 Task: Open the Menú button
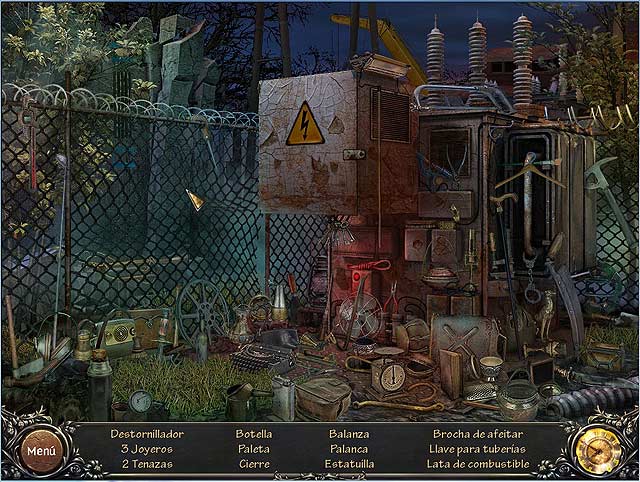[x=41, y=450]
